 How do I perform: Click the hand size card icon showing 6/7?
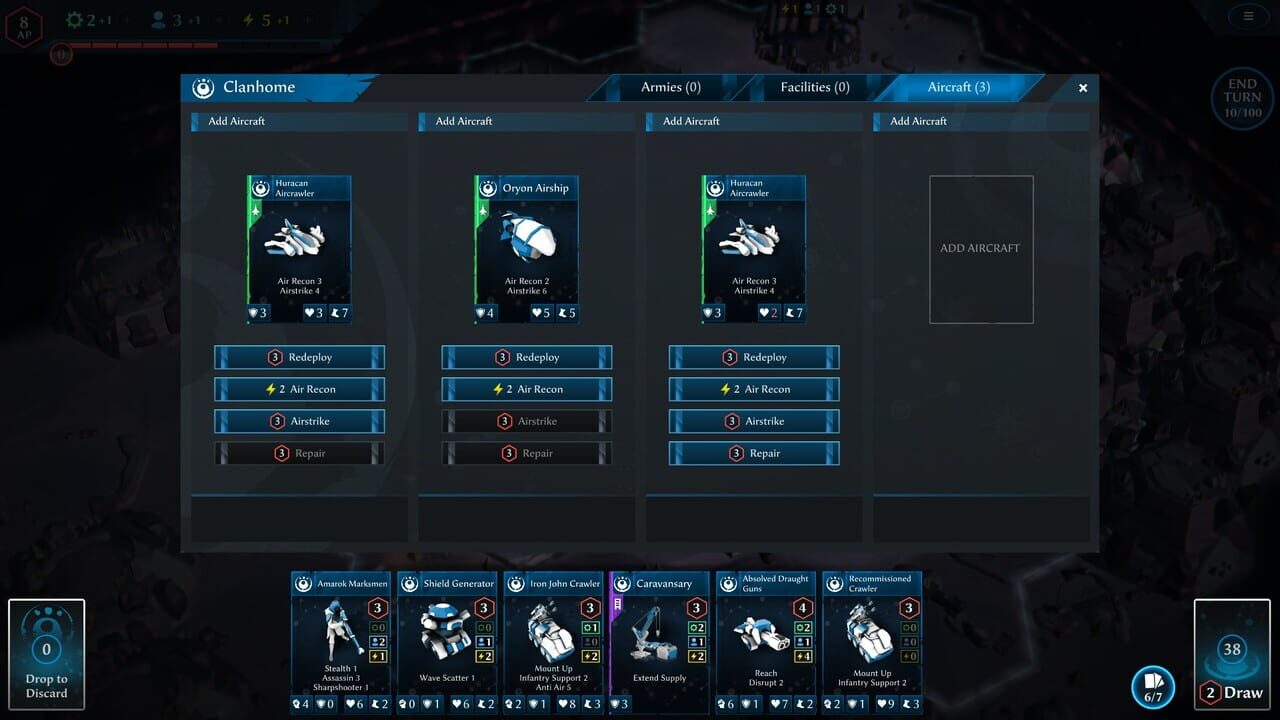click(1152, 685)
